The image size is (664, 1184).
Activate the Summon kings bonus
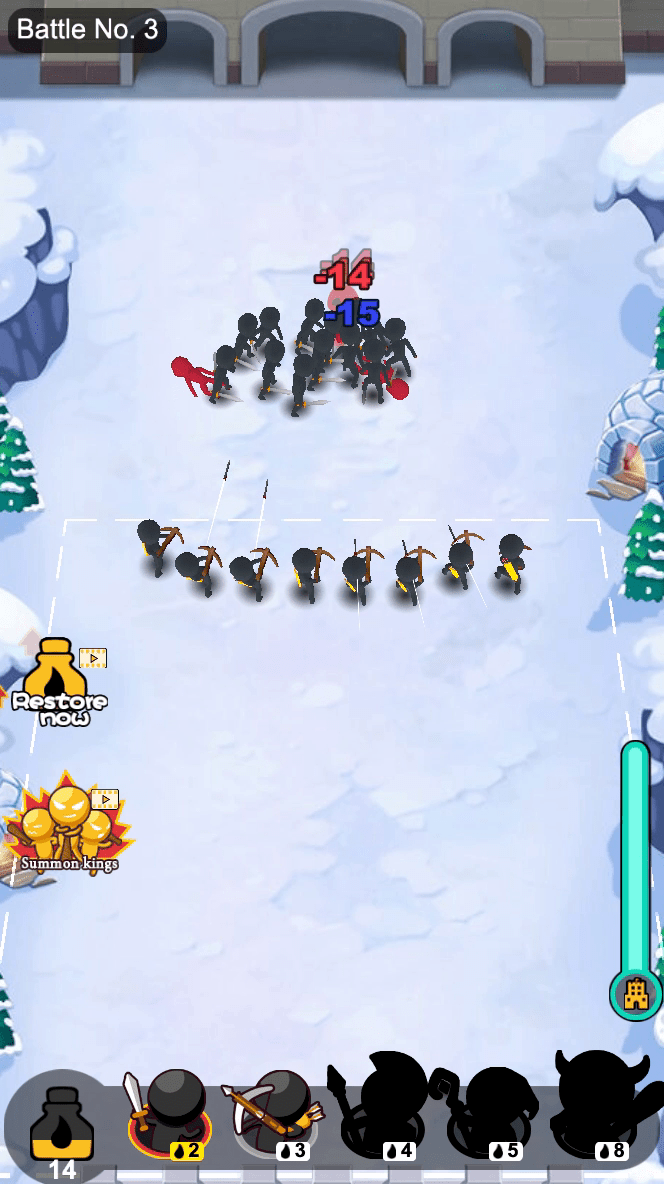click(x=68, y=826)
